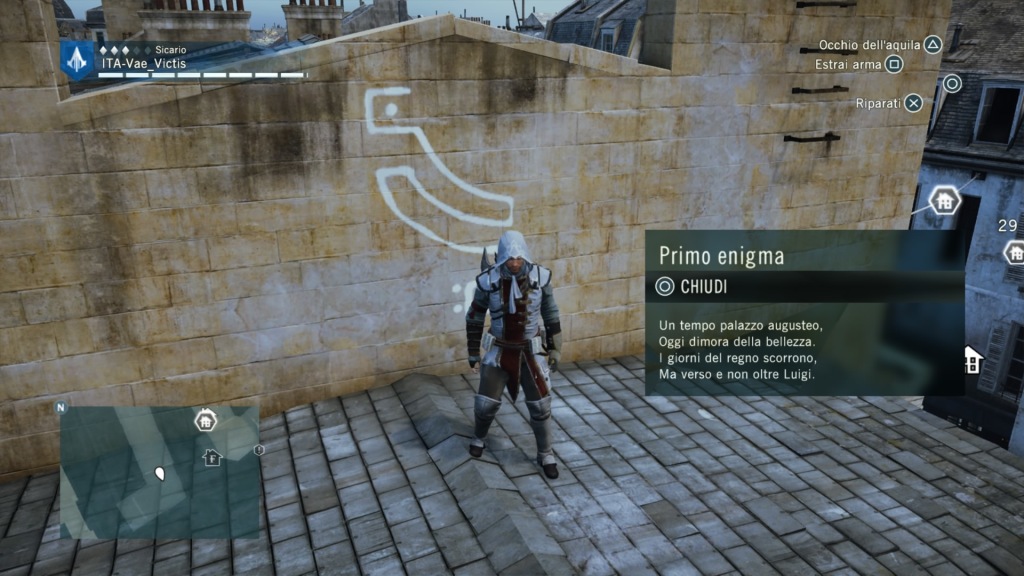Click the white player arrow on the minimap
This screenshot has height=576, width=1024.
158,471
